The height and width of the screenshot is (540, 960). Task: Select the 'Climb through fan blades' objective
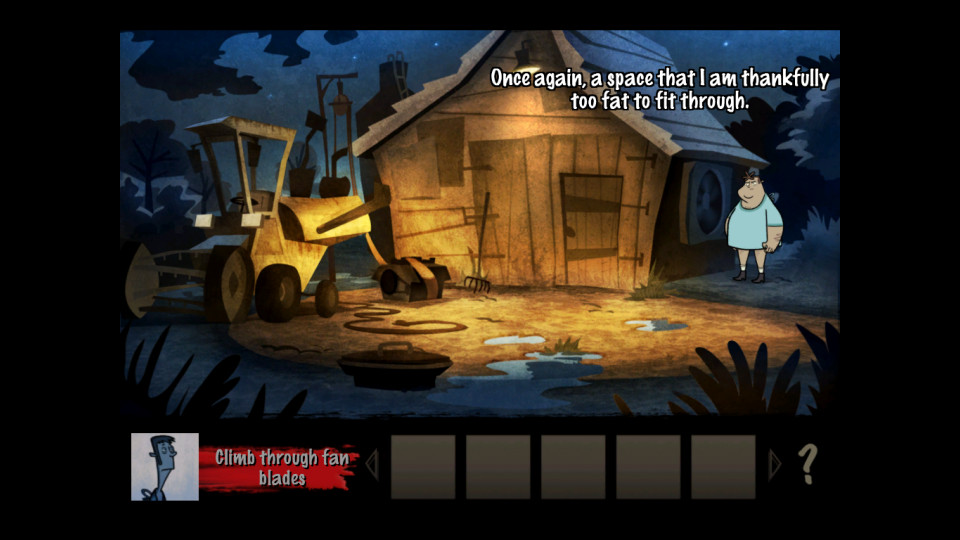(274, 467)
